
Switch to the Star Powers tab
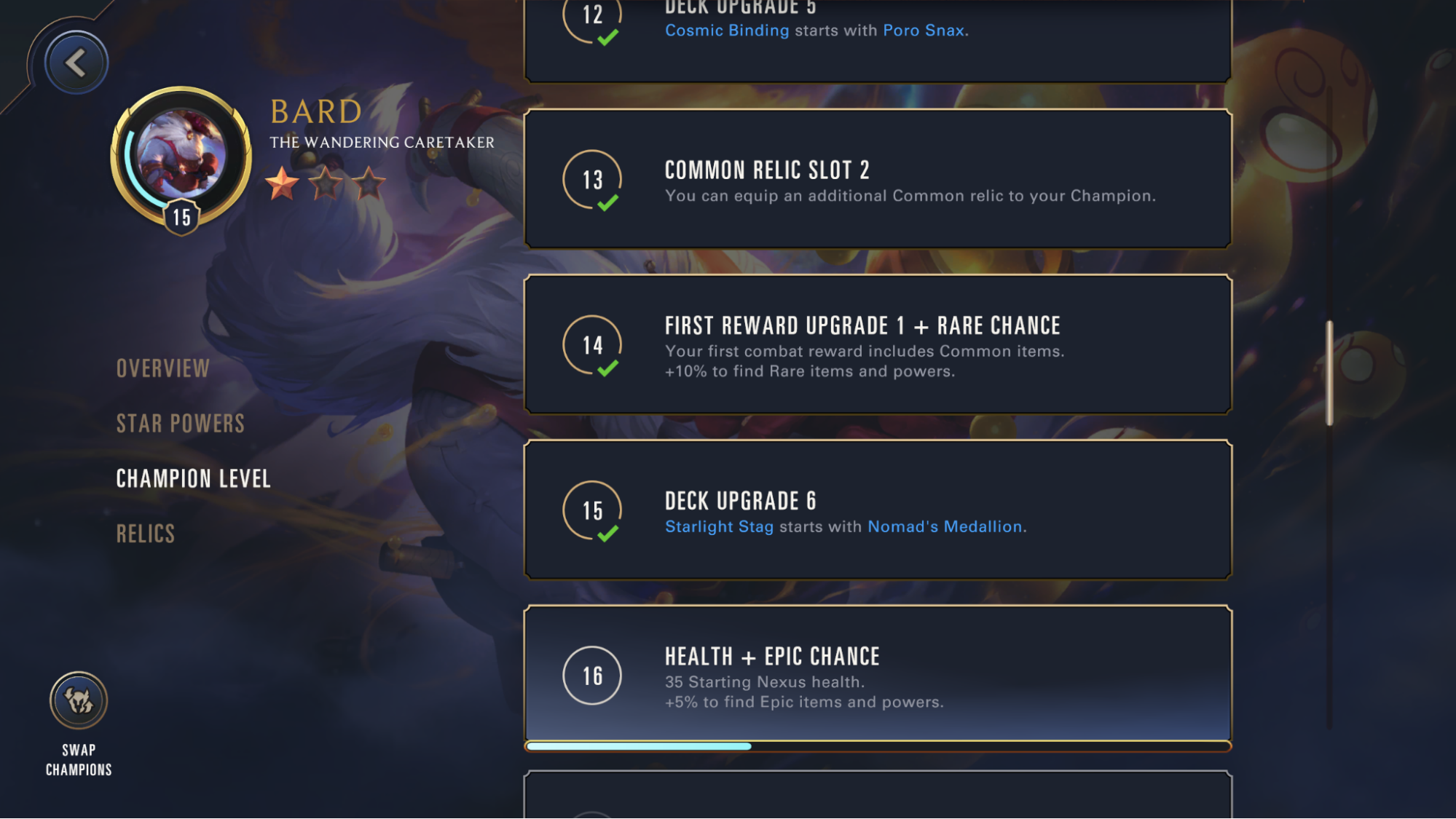[179, 423]
